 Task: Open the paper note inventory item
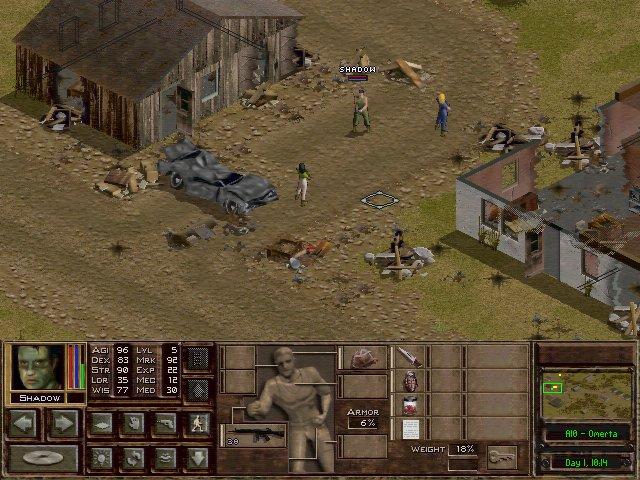coord(409,429)
